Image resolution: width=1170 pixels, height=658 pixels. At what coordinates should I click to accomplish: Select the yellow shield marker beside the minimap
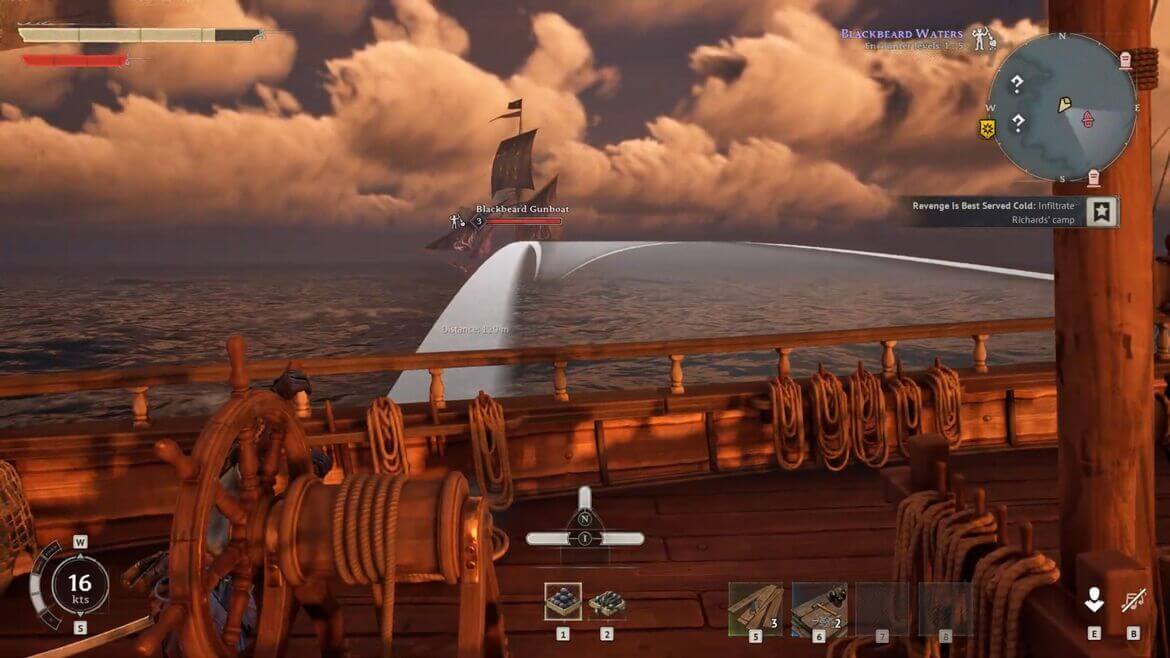point(987,129)
